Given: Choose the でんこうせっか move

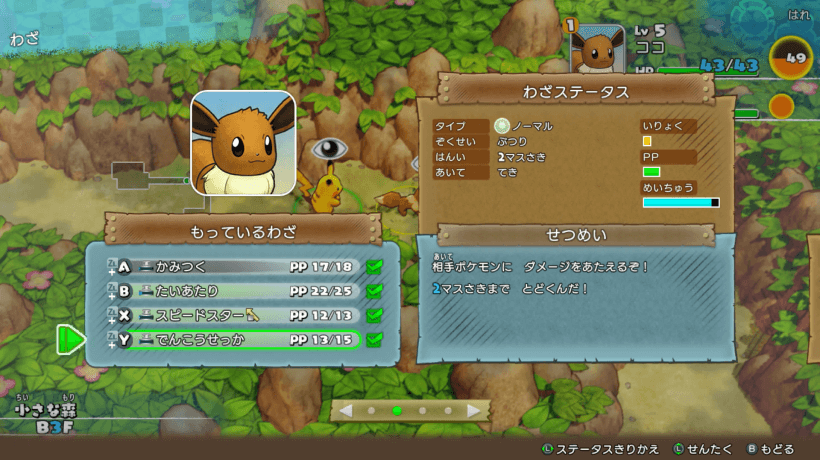Looking at the screenshot, I should [240, 340].
